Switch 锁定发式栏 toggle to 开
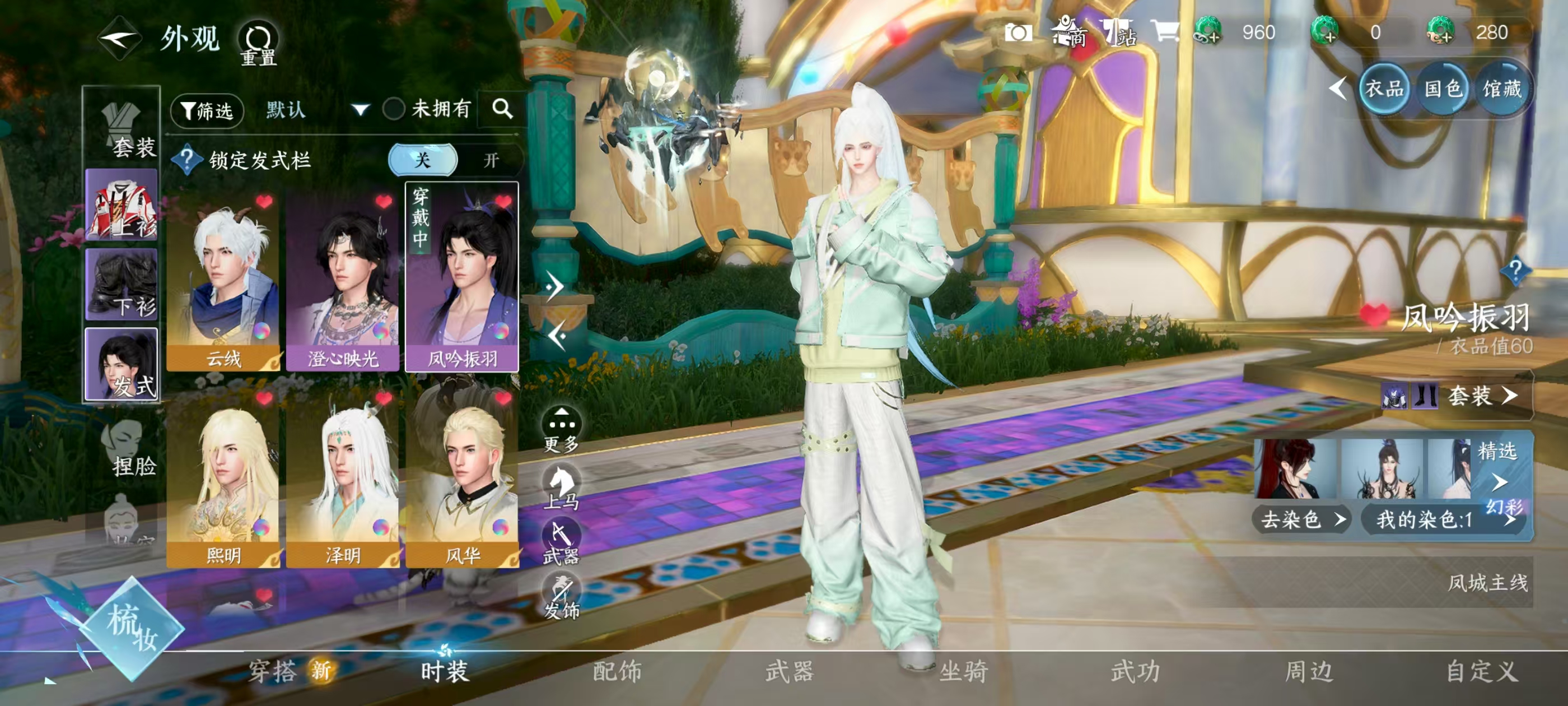1568x706 pixels. click(491, 160)
